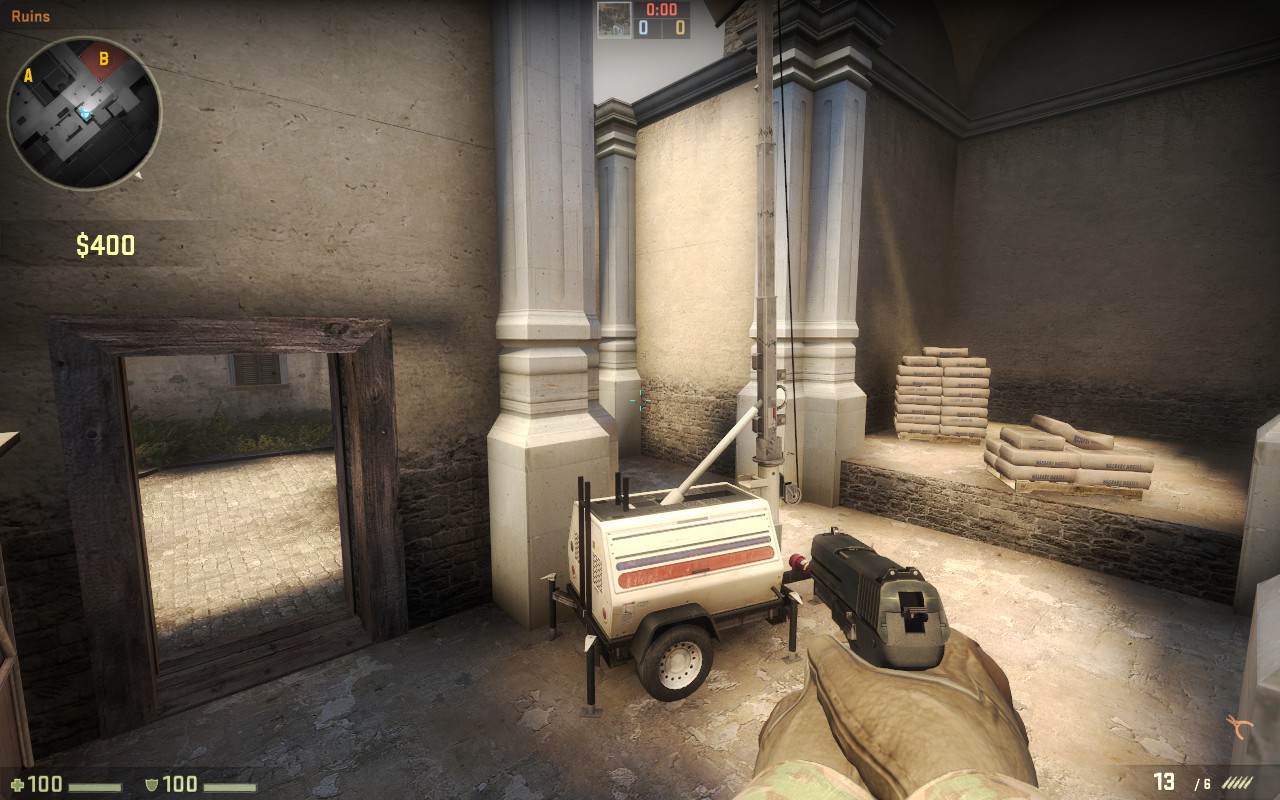The width and height of the screenshot is (1280, 800).
Task: Select the red B bombsite marker on radar
Action: (x=103, y=59)
